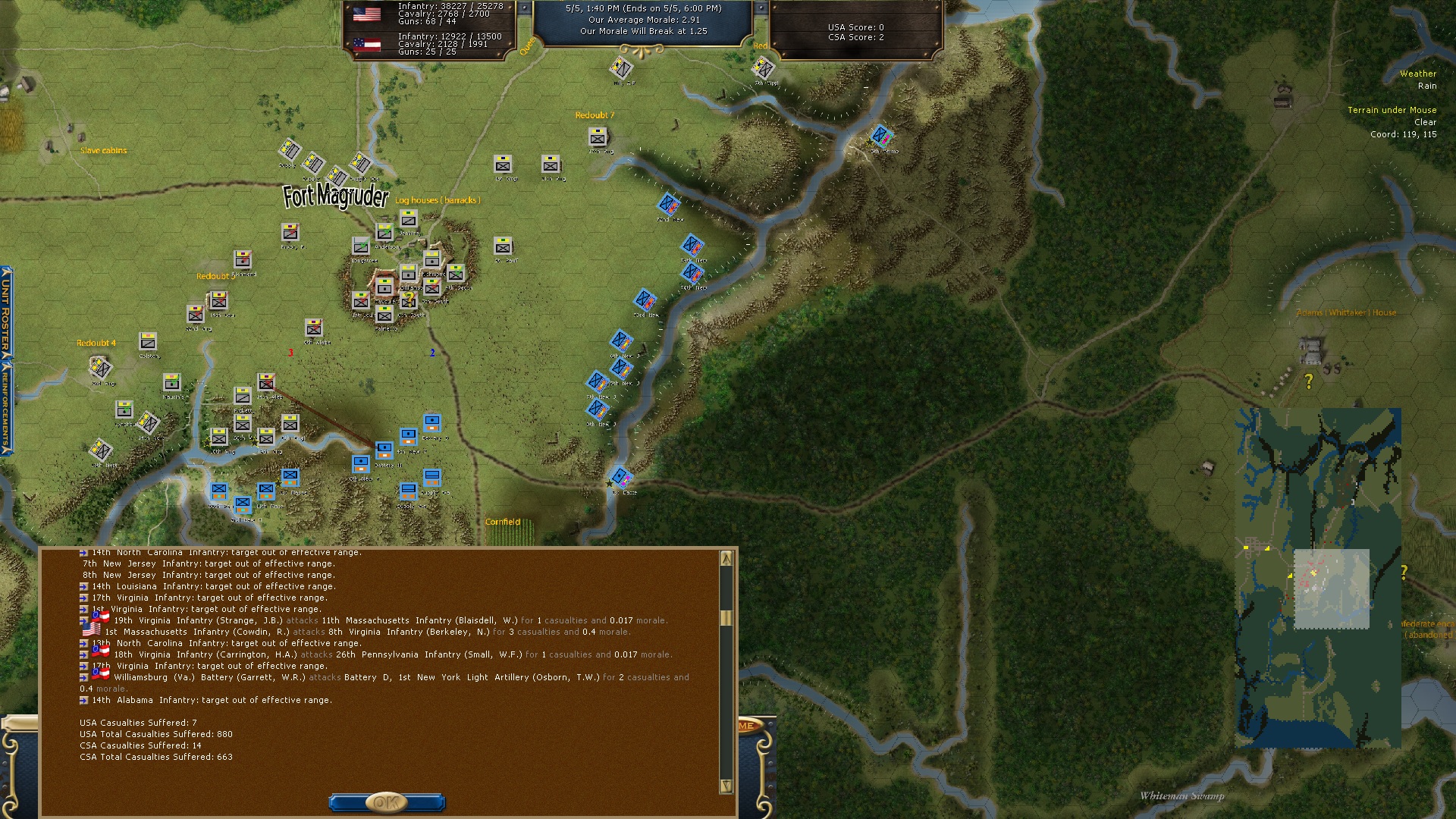The width and height of the screenshot is (1456, 819).
Task: Confirm the combat report with OK
Action: coord(386,802)
